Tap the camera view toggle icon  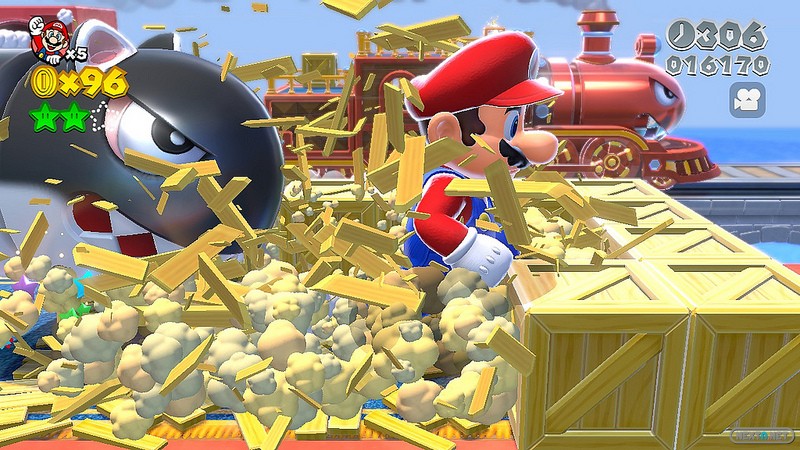tap(747, 100)
